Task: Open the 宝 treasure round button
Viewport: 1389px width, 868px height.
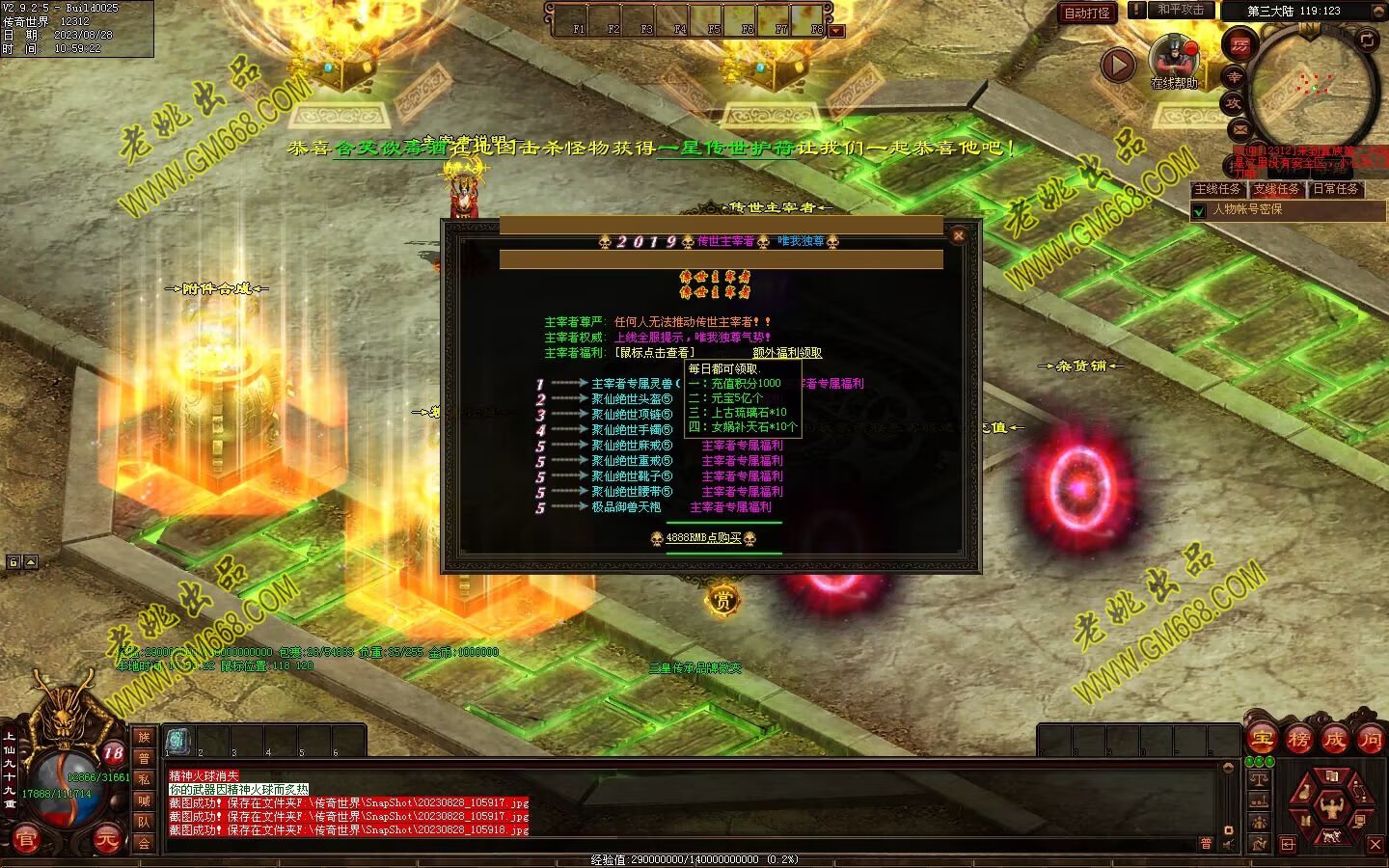Action: point(1263,740)
